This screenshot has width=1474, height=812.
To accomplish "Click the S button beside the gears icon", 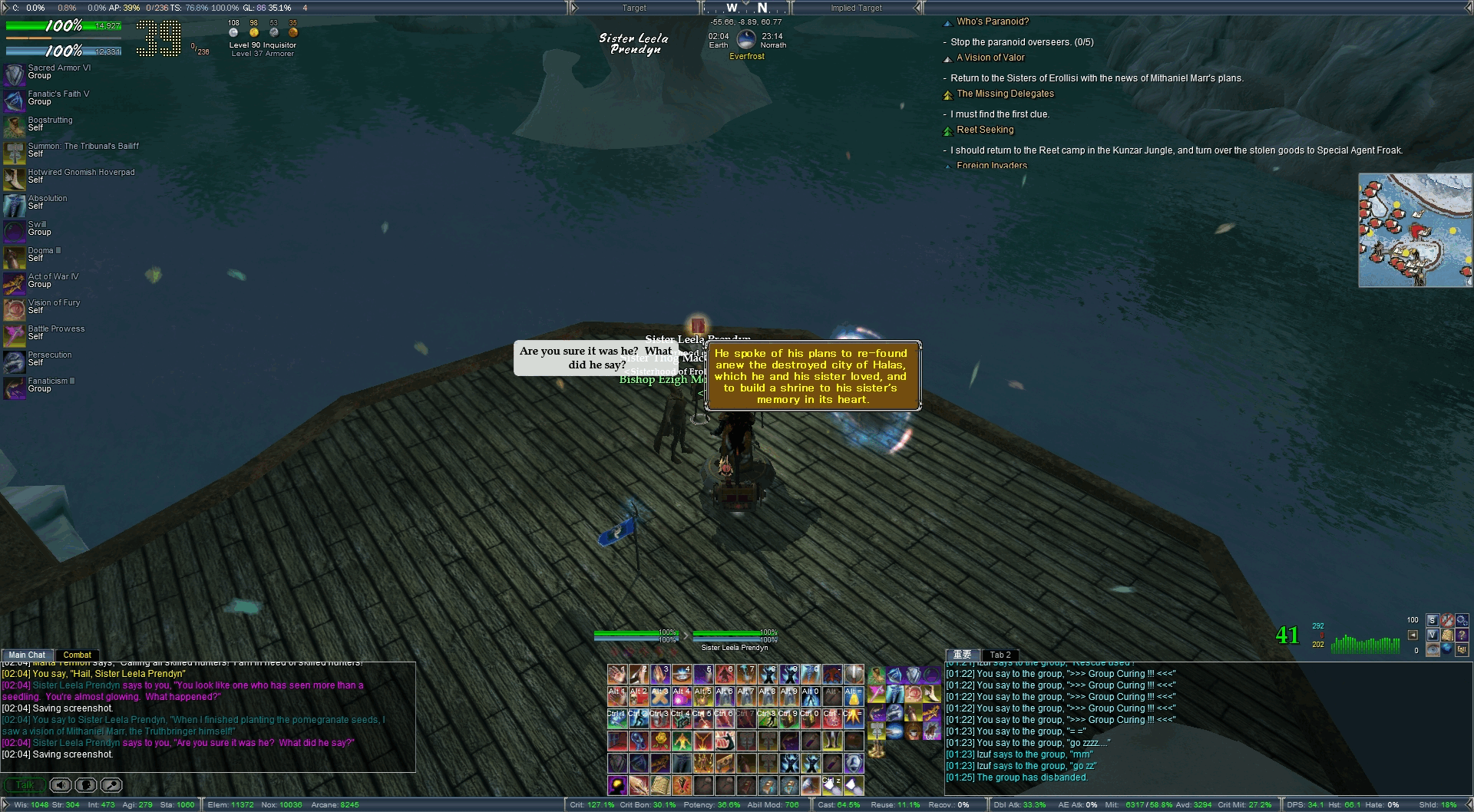I will pos(1432,620).
